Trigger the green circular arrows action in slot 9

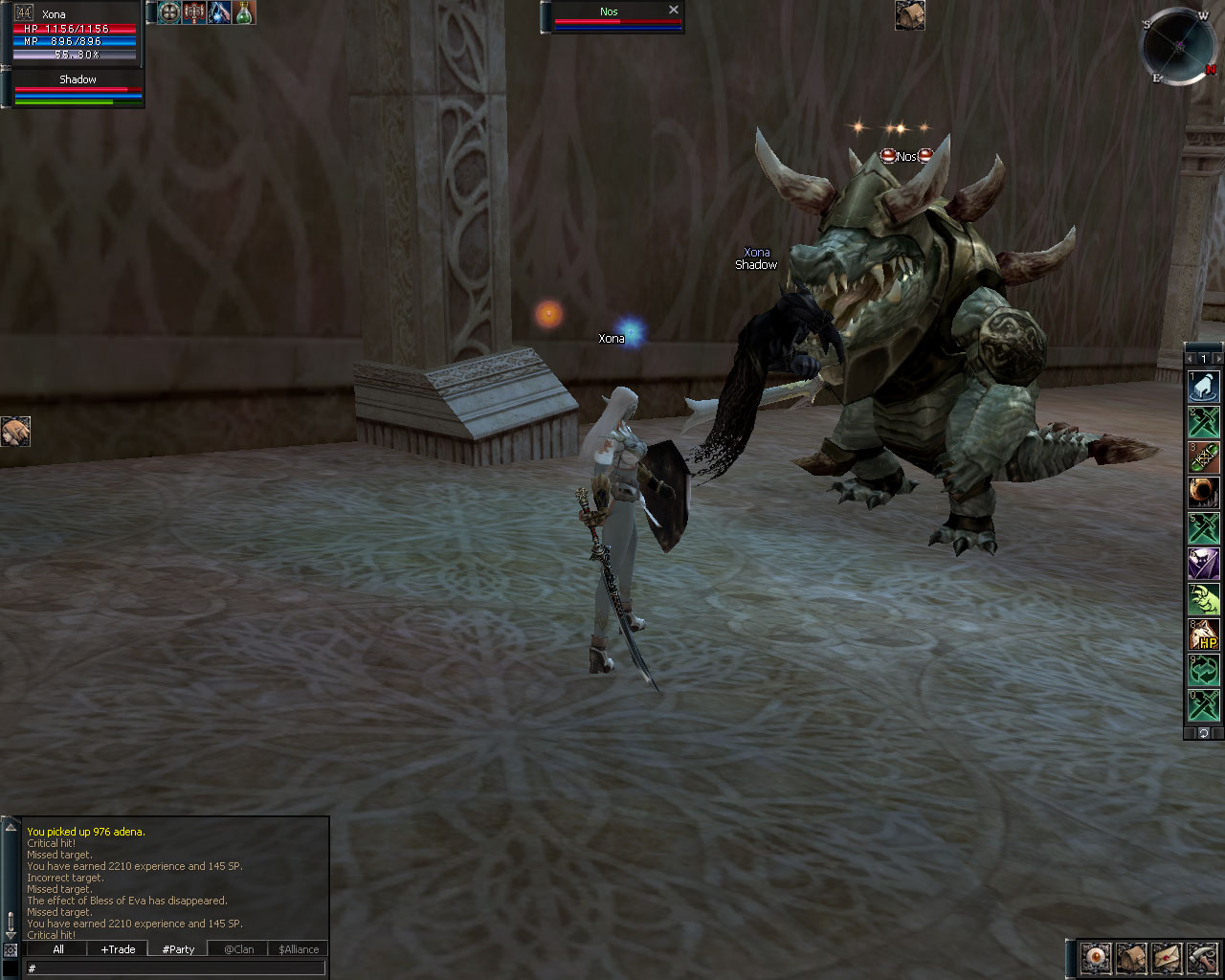point(1203,671)
